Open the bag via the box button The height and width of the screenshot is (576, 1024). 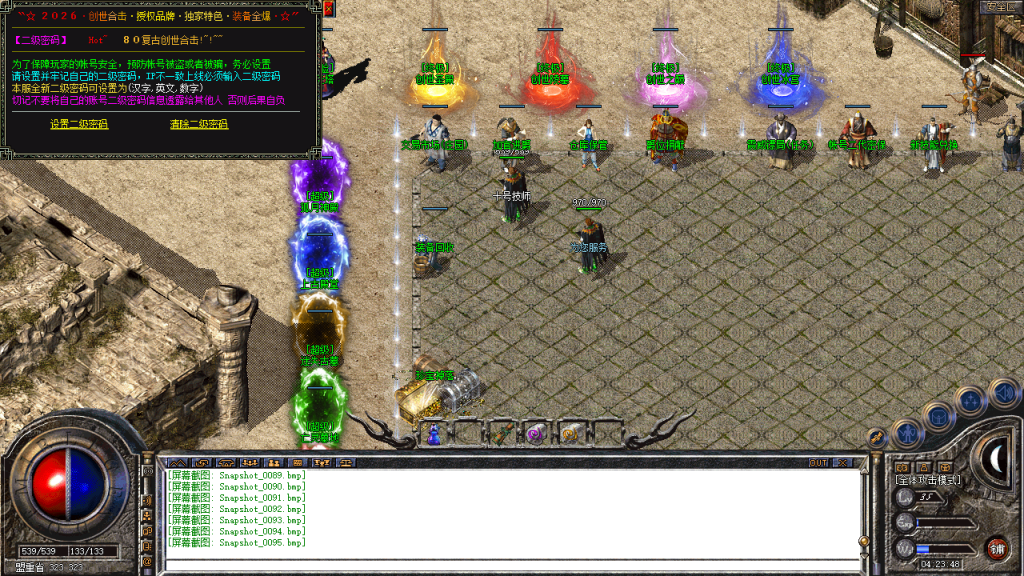point(938,415)
